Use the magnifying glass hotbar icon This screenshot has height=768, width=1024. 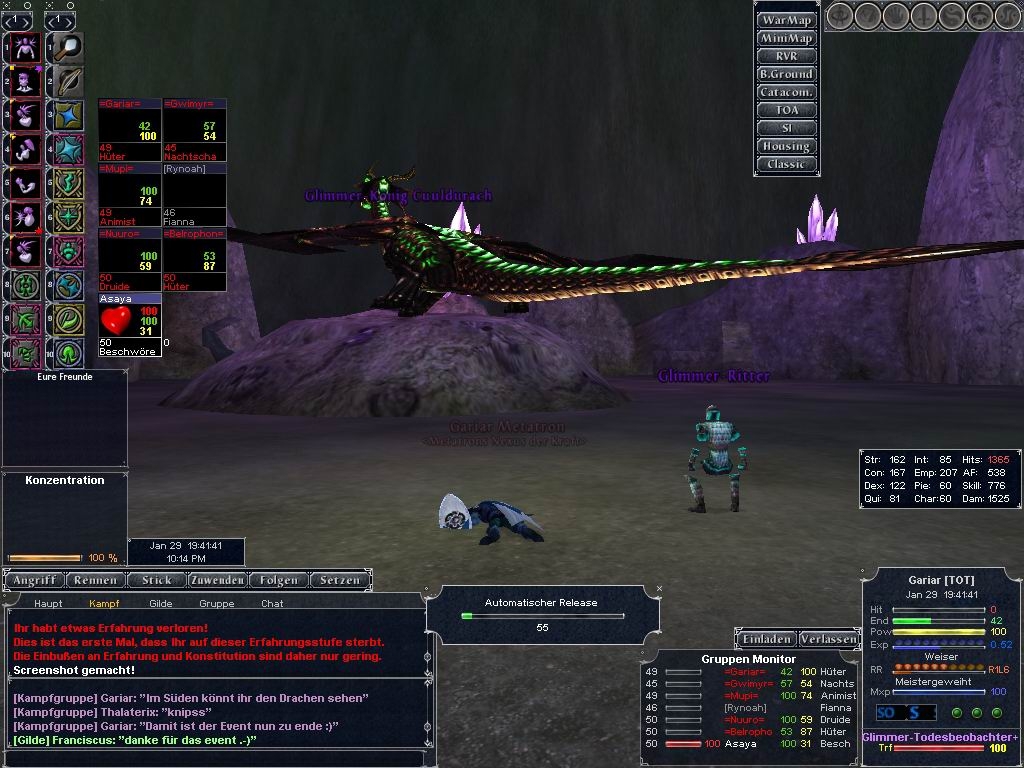point(69,46)
